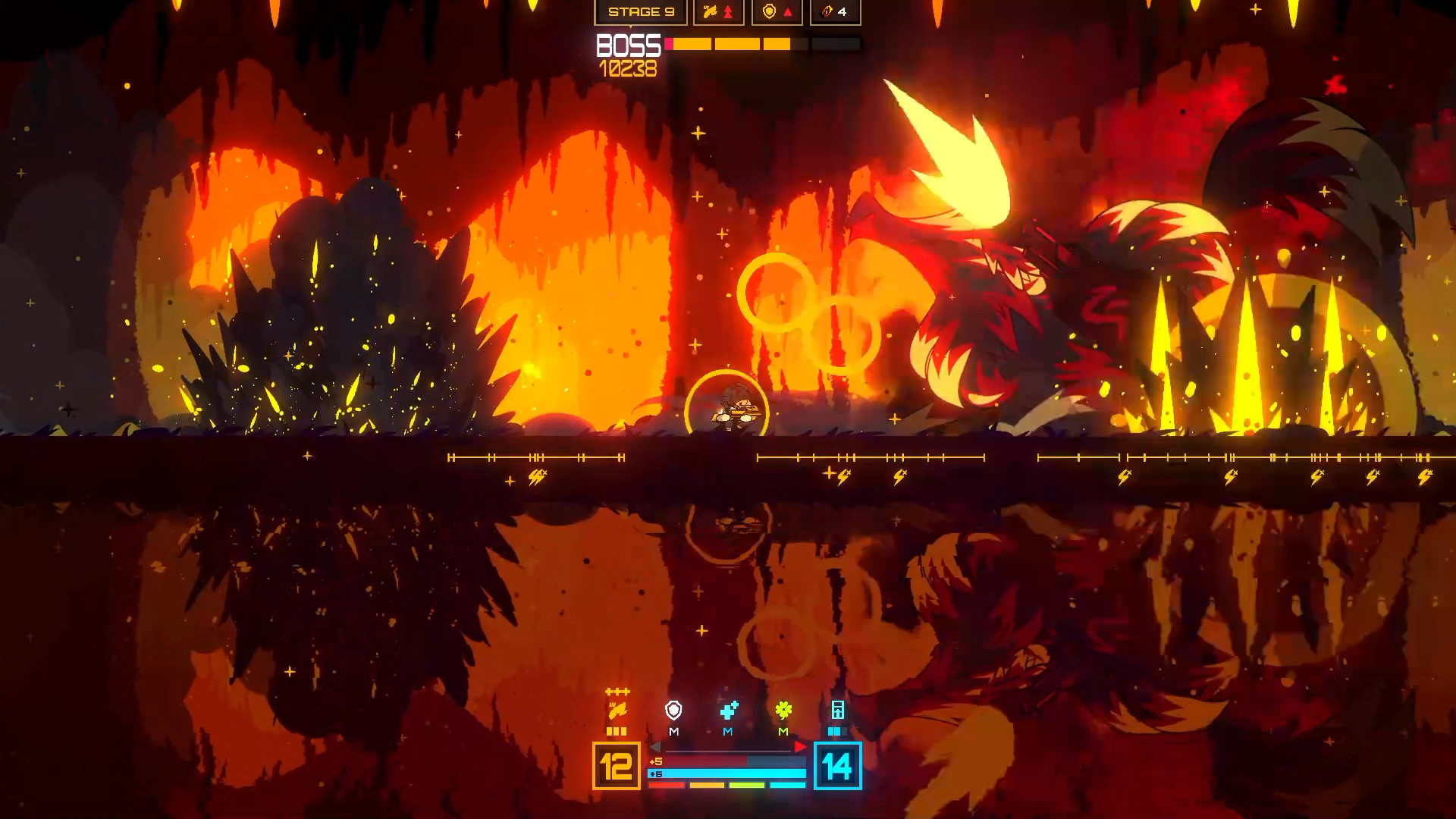Toggle the red upward arrow beside the weapon icon
Viewport: 1456px width, 819px height.
(x=727, y=12)
